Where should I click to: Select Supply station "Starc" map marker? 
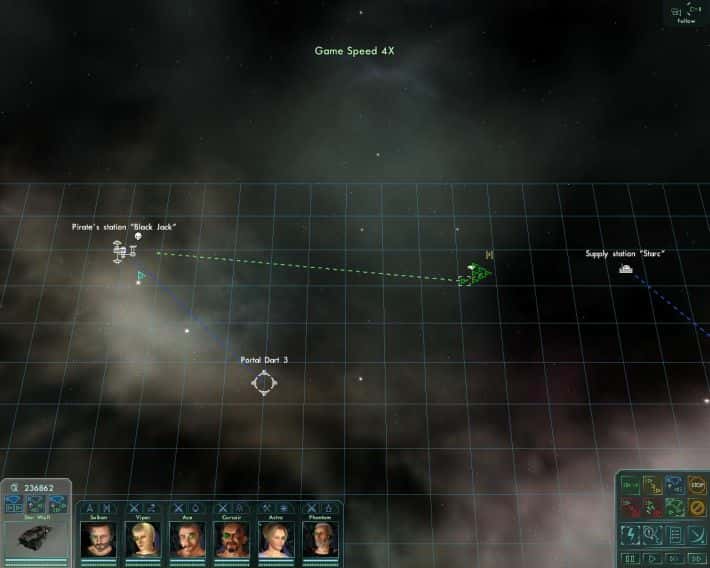[626, 268]
